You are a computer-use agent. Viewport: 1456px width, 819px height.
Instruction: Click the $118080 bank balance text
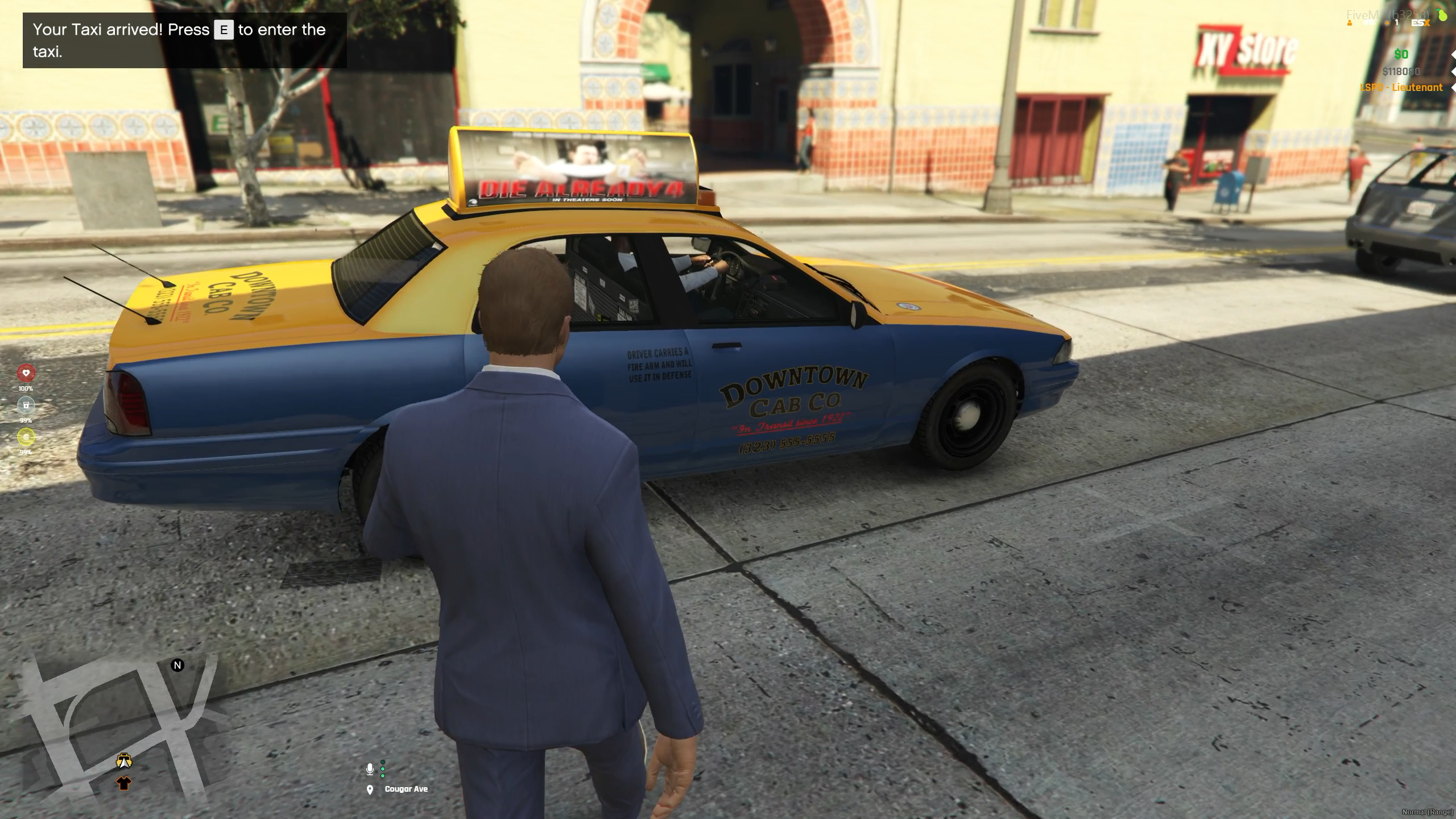click(1400, 72)
